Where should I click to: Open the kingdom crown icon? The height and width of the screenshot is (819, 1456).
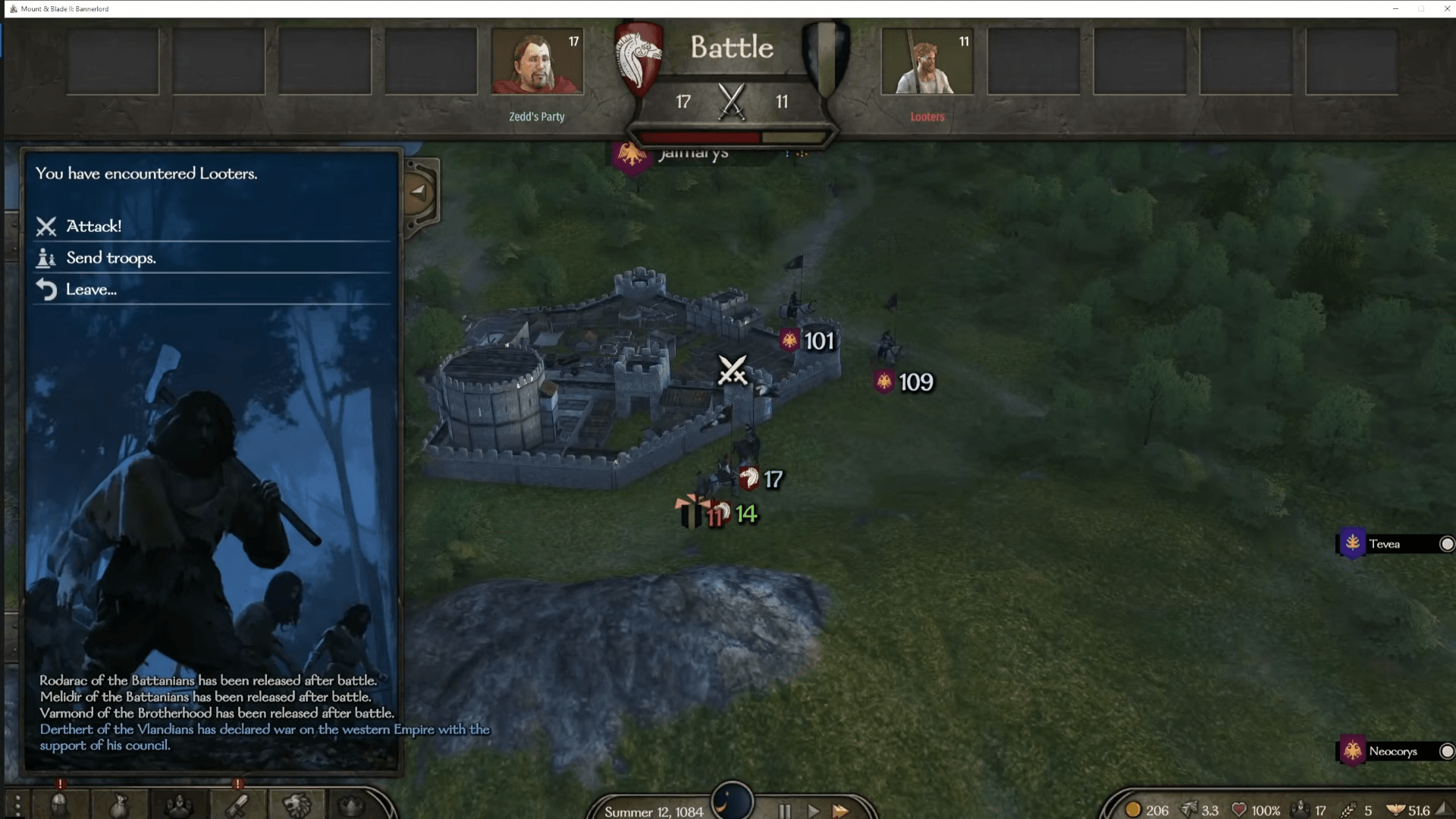click(x=351, y=805)
